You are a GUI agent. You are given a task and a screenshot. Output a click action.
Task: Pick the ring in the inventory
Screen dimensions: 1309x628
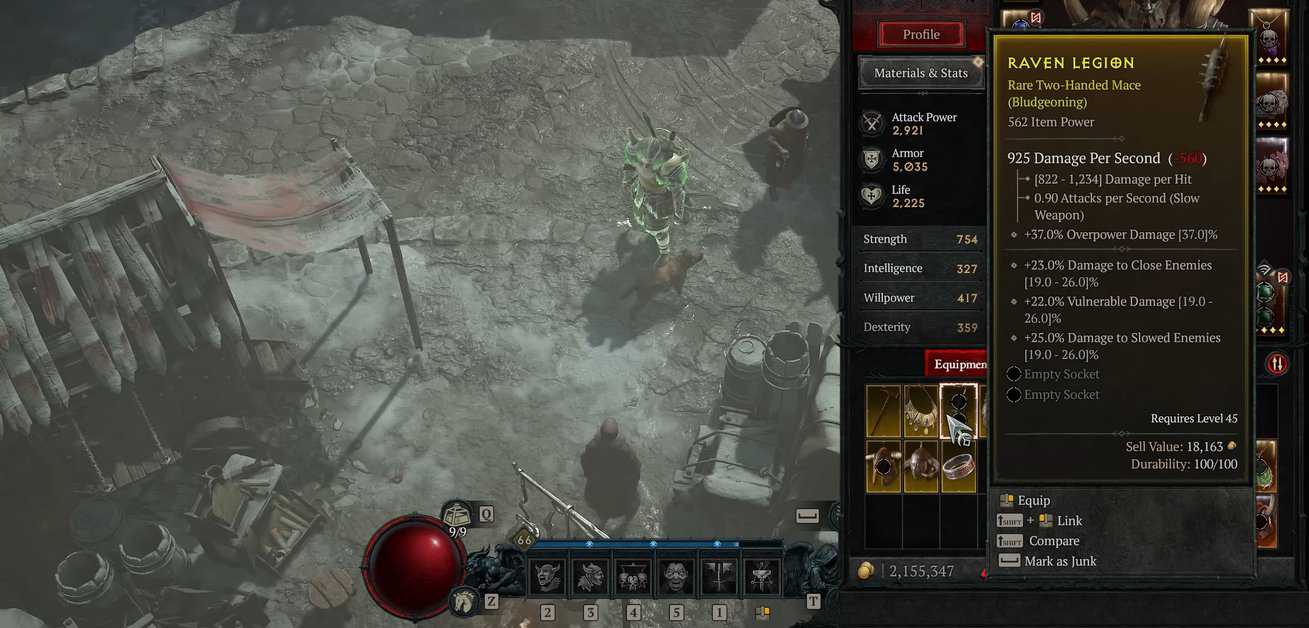point(959,466)
